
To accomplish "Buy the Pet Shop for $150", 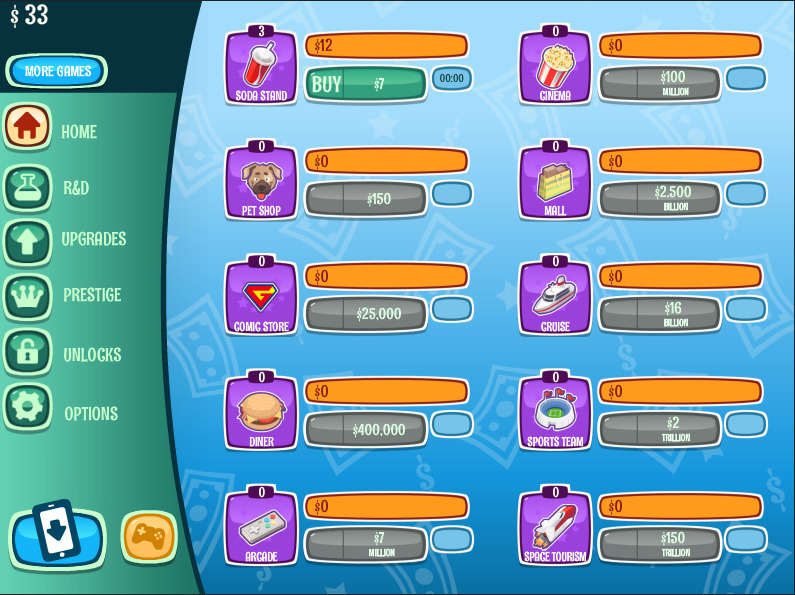I will 365,199.
